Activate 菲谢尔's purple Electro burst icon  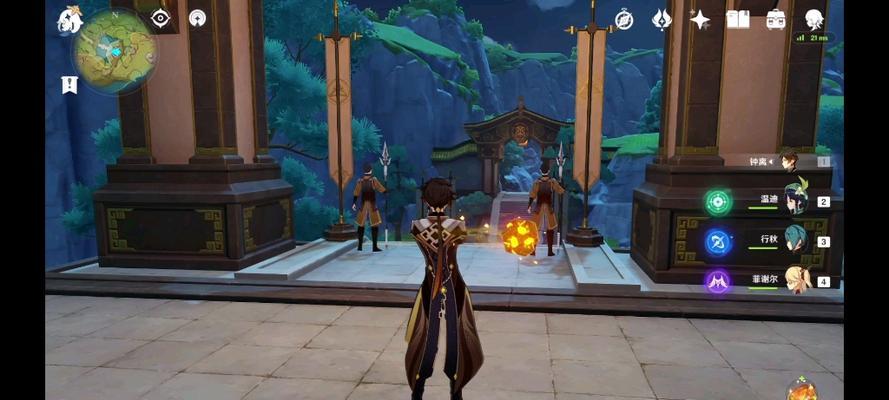coord(718,282)
